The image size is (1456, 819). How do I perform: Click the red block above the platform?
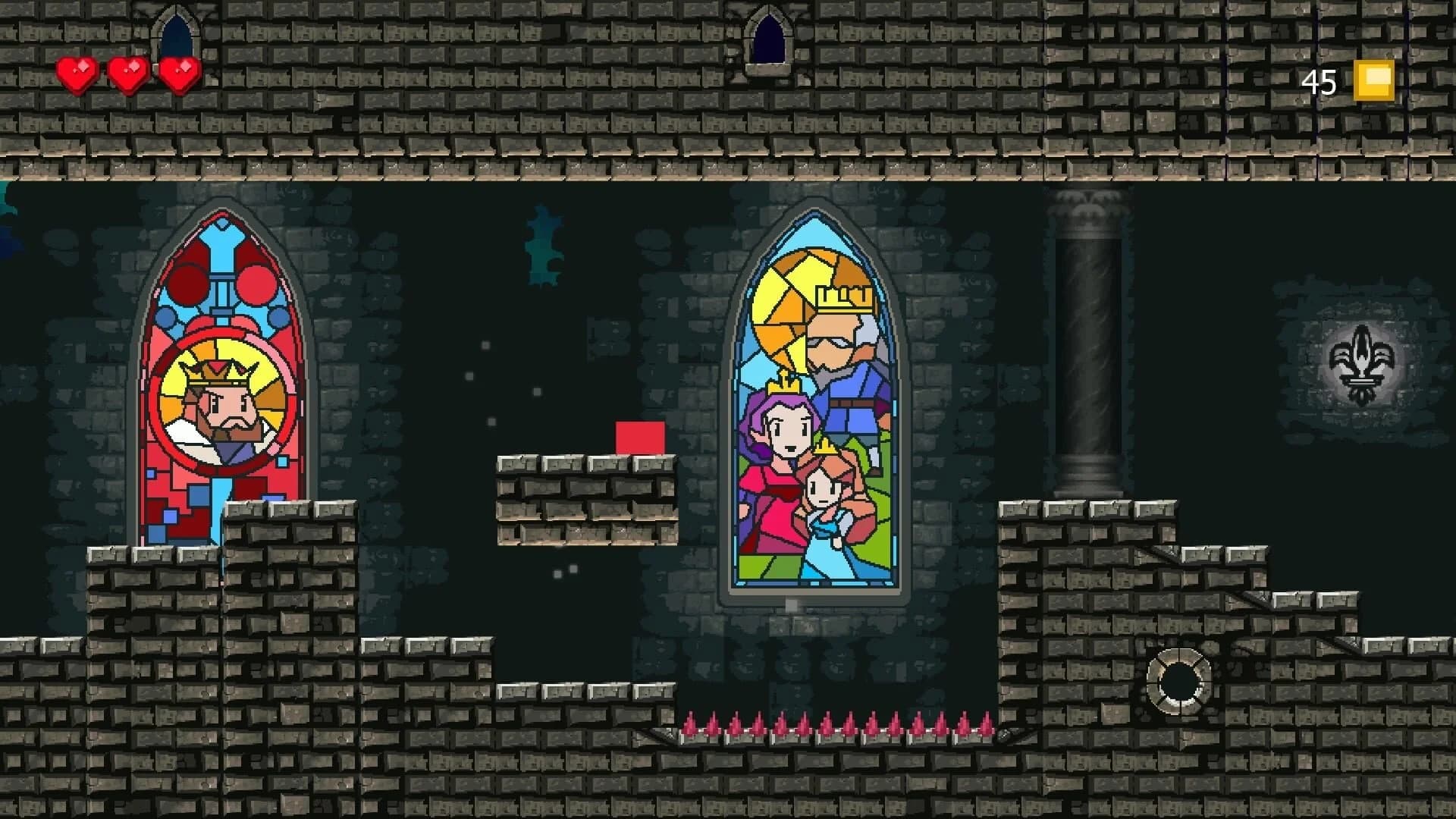click(x=639, y=438)
